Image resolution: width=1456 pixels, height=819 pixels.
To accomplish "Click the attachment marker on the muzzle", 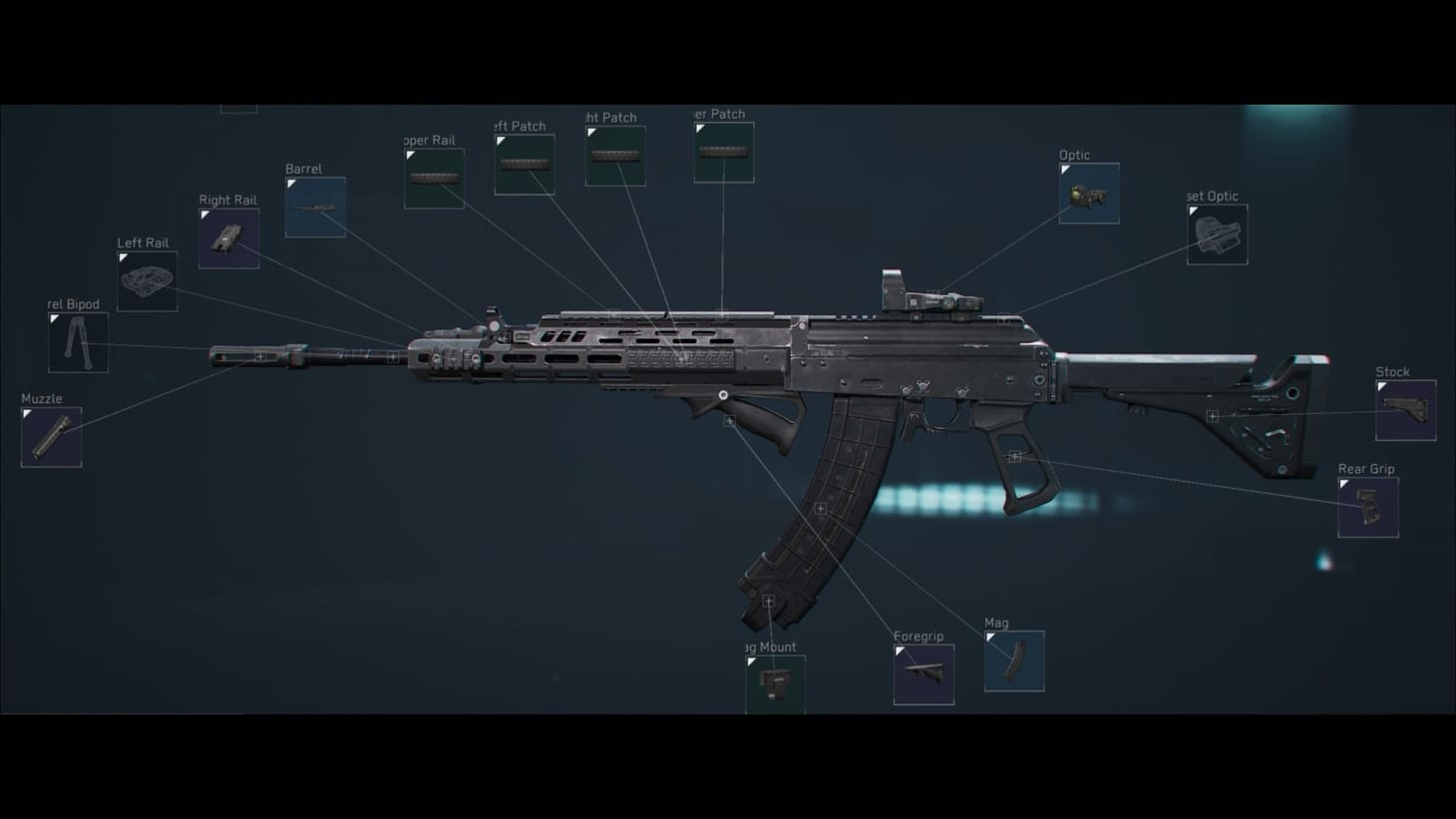I will (x=260, y=354).
